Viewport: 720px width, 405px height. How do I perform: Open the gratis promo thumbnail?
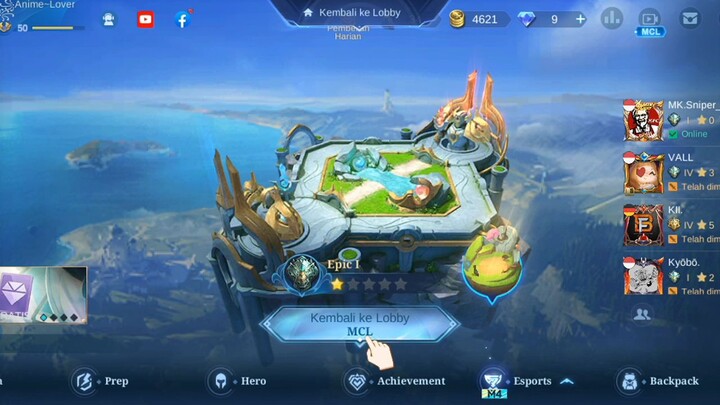click(x=43, y=295)
